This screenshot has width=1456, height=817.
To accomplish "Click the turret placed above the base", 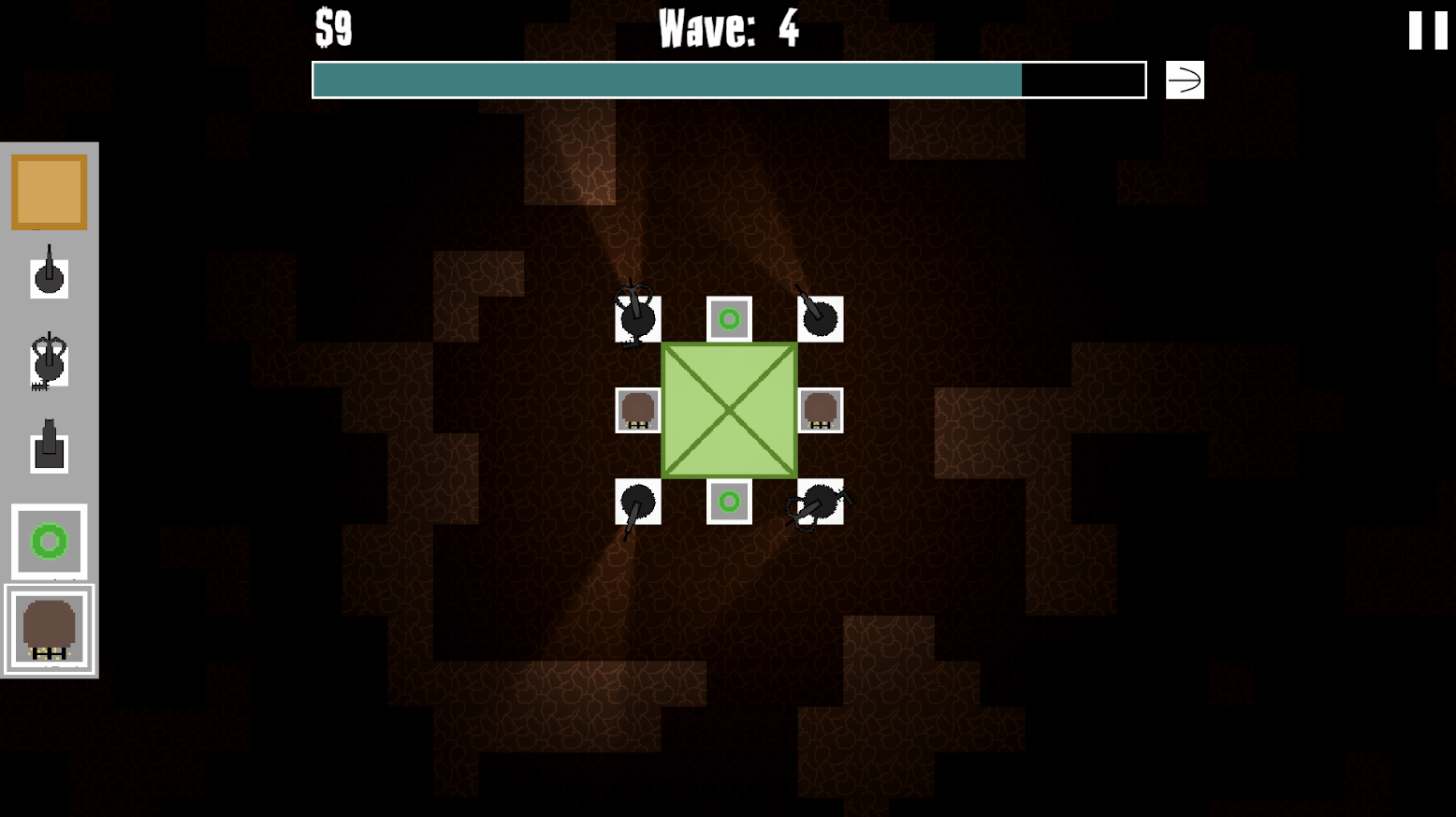I will click(821, 318).
